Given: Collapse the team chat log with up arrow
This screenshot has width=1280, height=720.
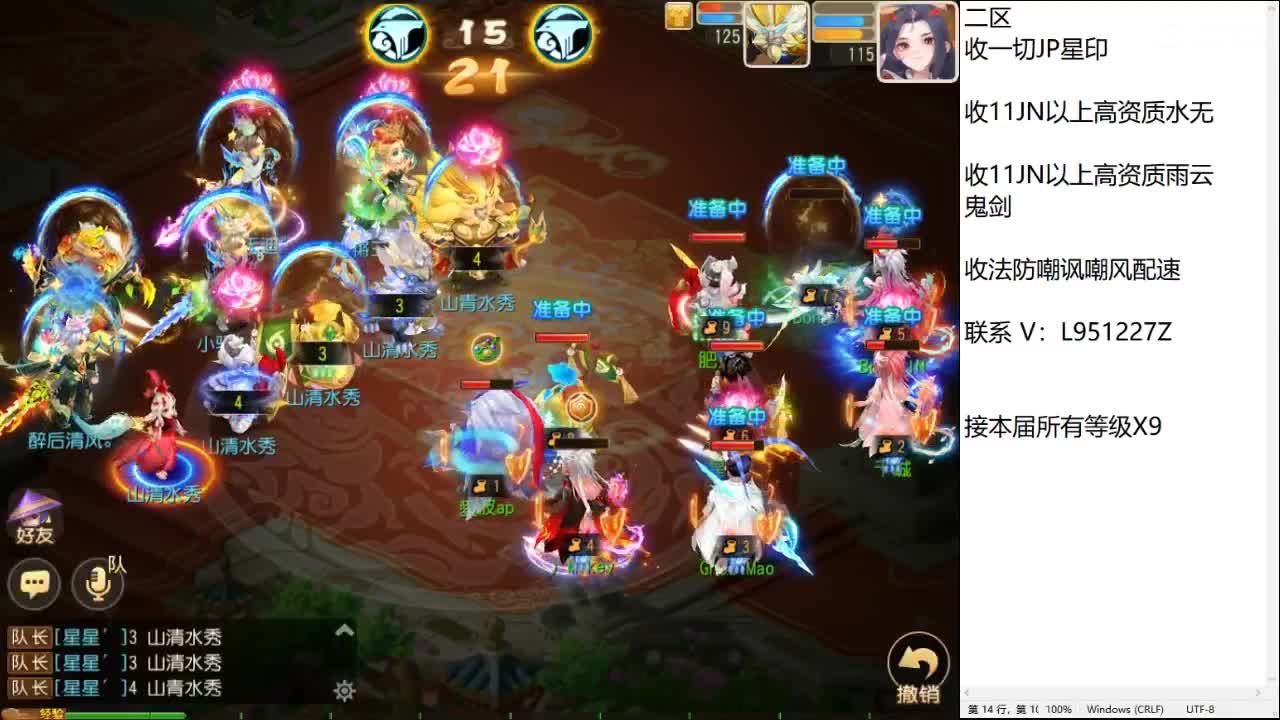Looking at the screenshot, I should pyautogui.click(x=343, y=631).
